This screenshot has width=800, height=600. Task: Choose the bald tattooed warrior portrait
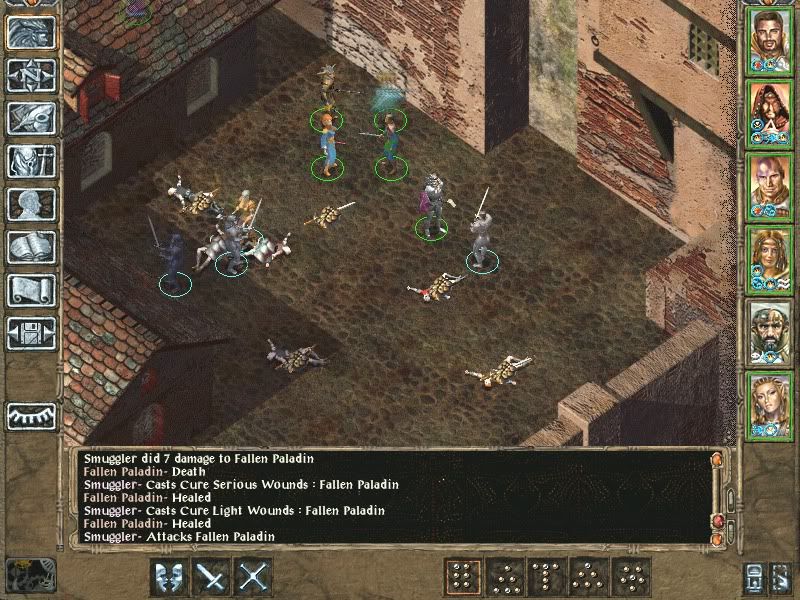[769, 185]
